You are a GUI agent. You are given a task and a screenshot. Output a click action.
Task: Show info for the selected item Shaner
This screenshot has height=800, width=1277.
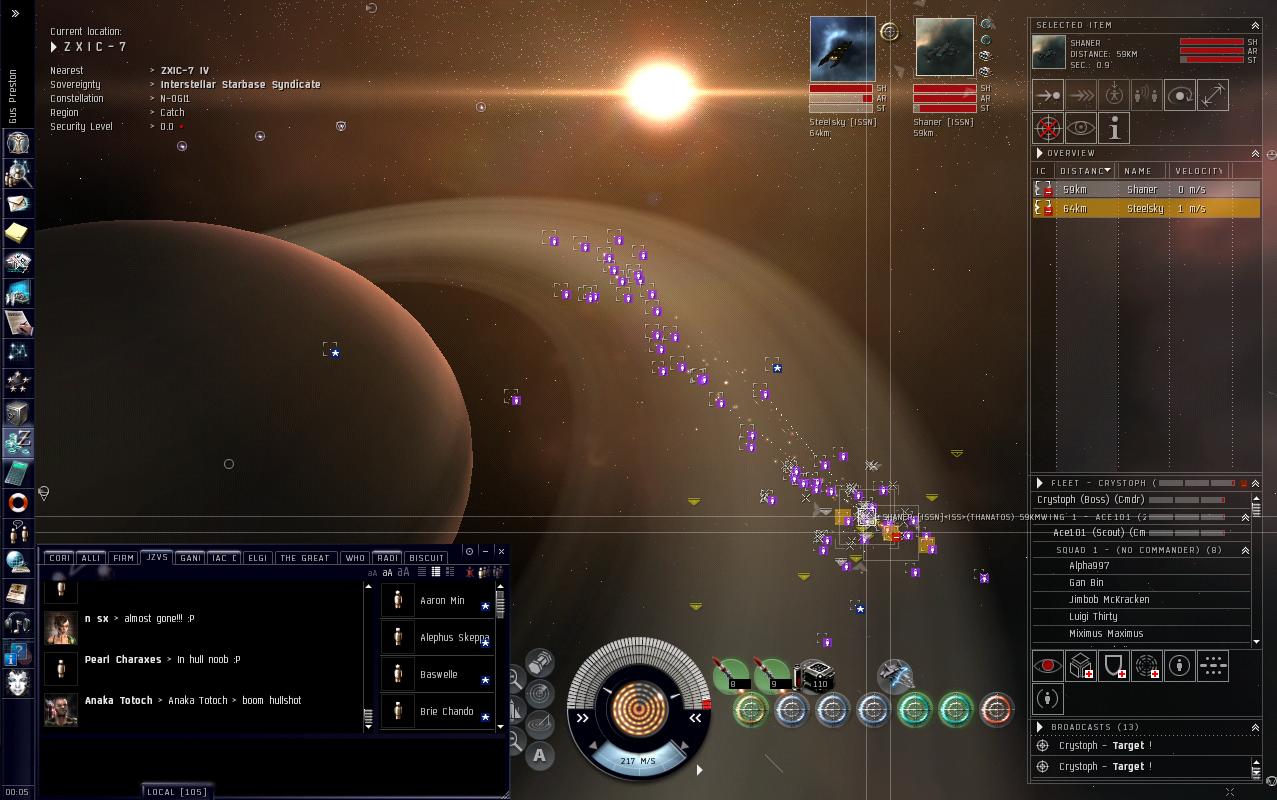click(1113, 128)
